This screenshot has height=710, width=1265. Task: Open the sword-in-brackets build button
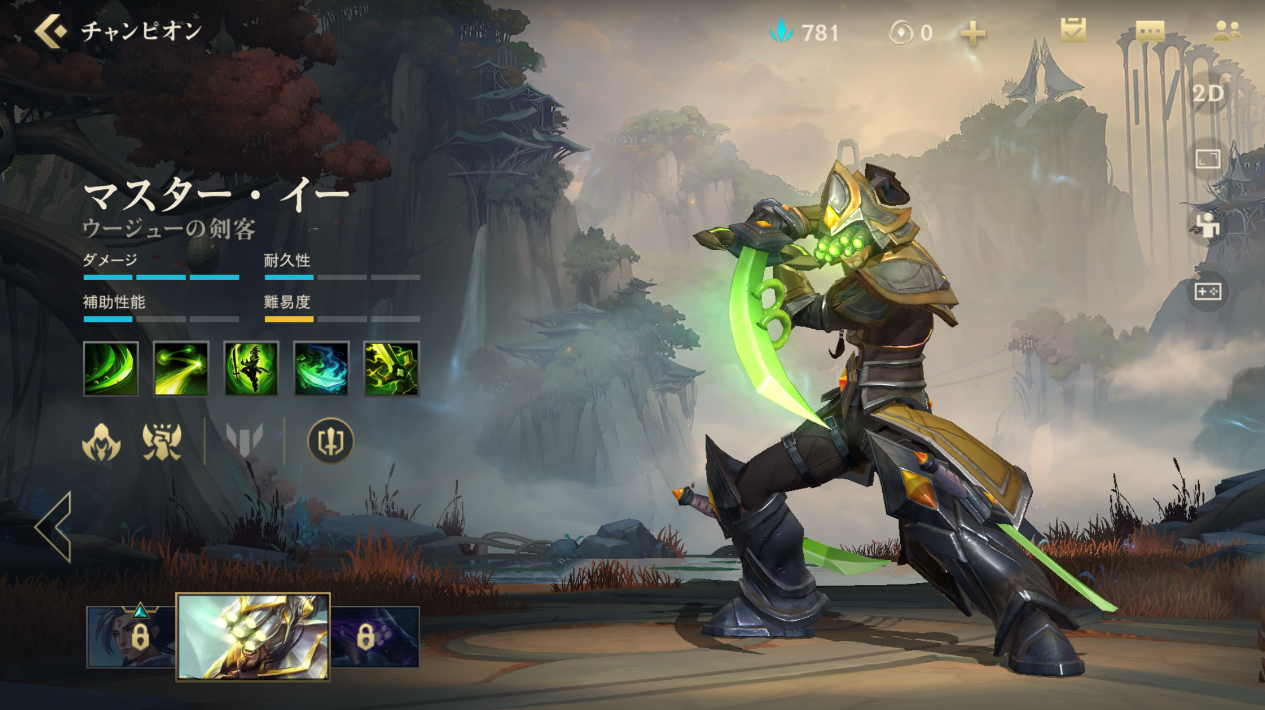(330, 441)
